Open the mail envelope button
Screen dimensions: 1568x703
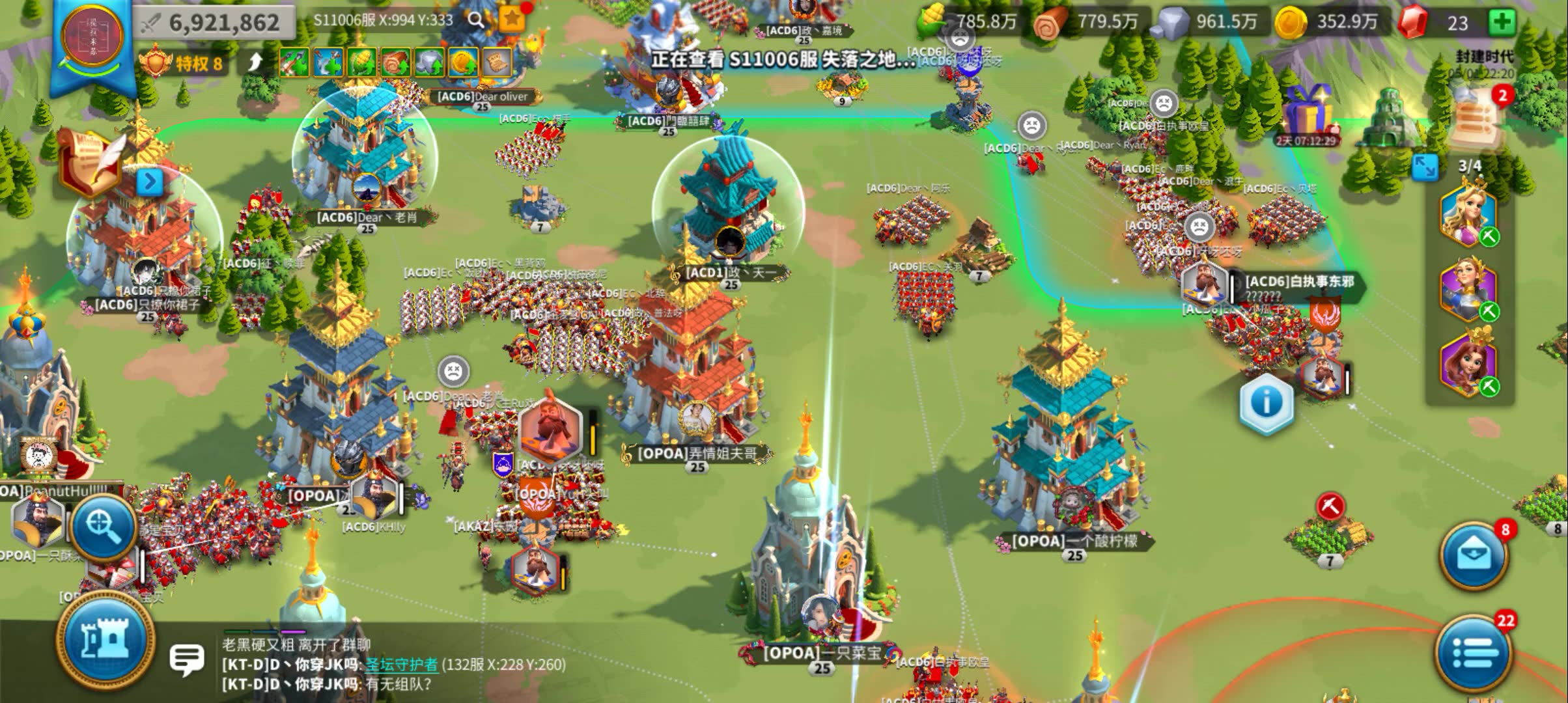click(x=1473, y=555)
